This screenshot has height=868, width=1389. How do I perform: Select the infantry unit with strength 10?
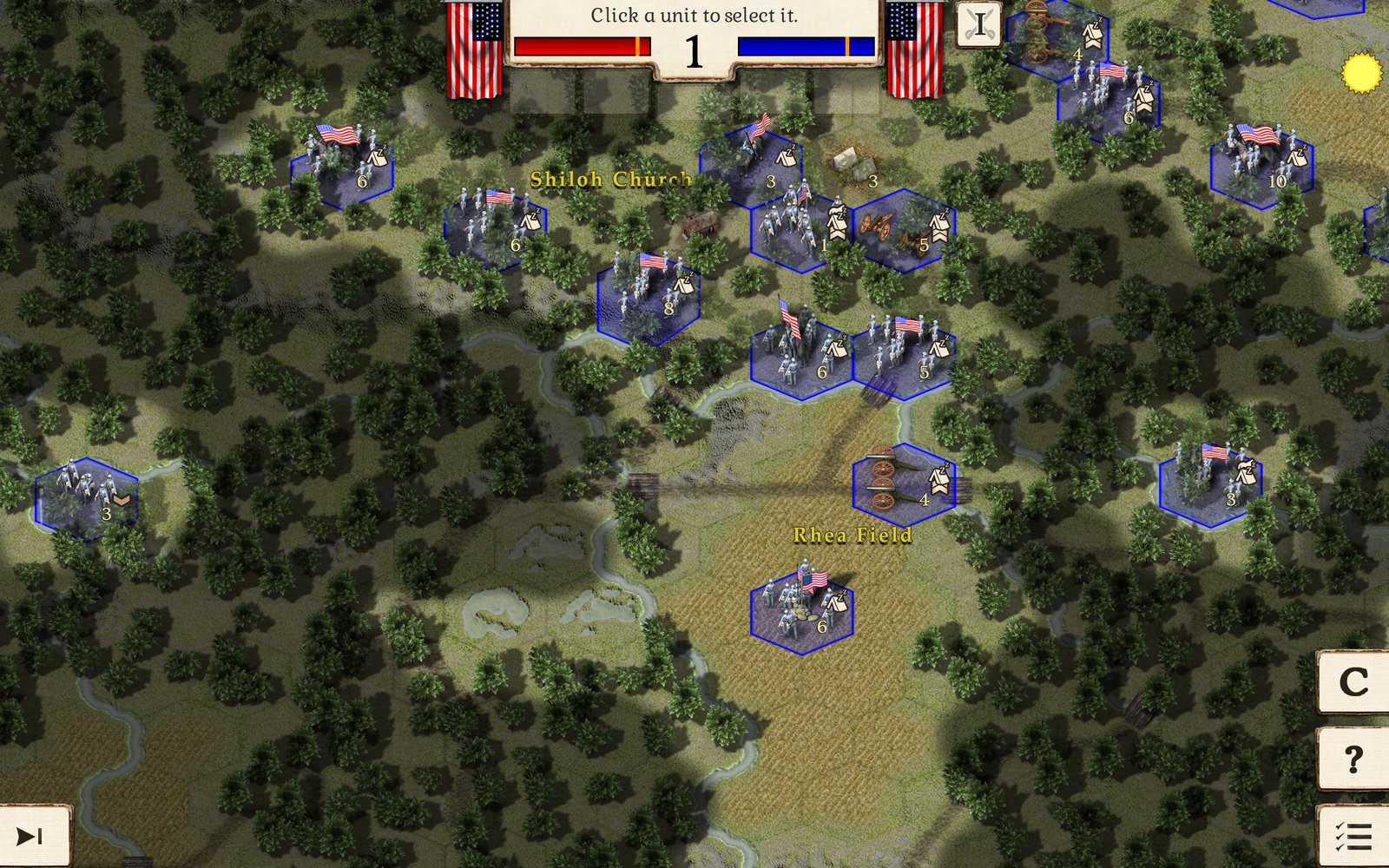click(1261, 161)
